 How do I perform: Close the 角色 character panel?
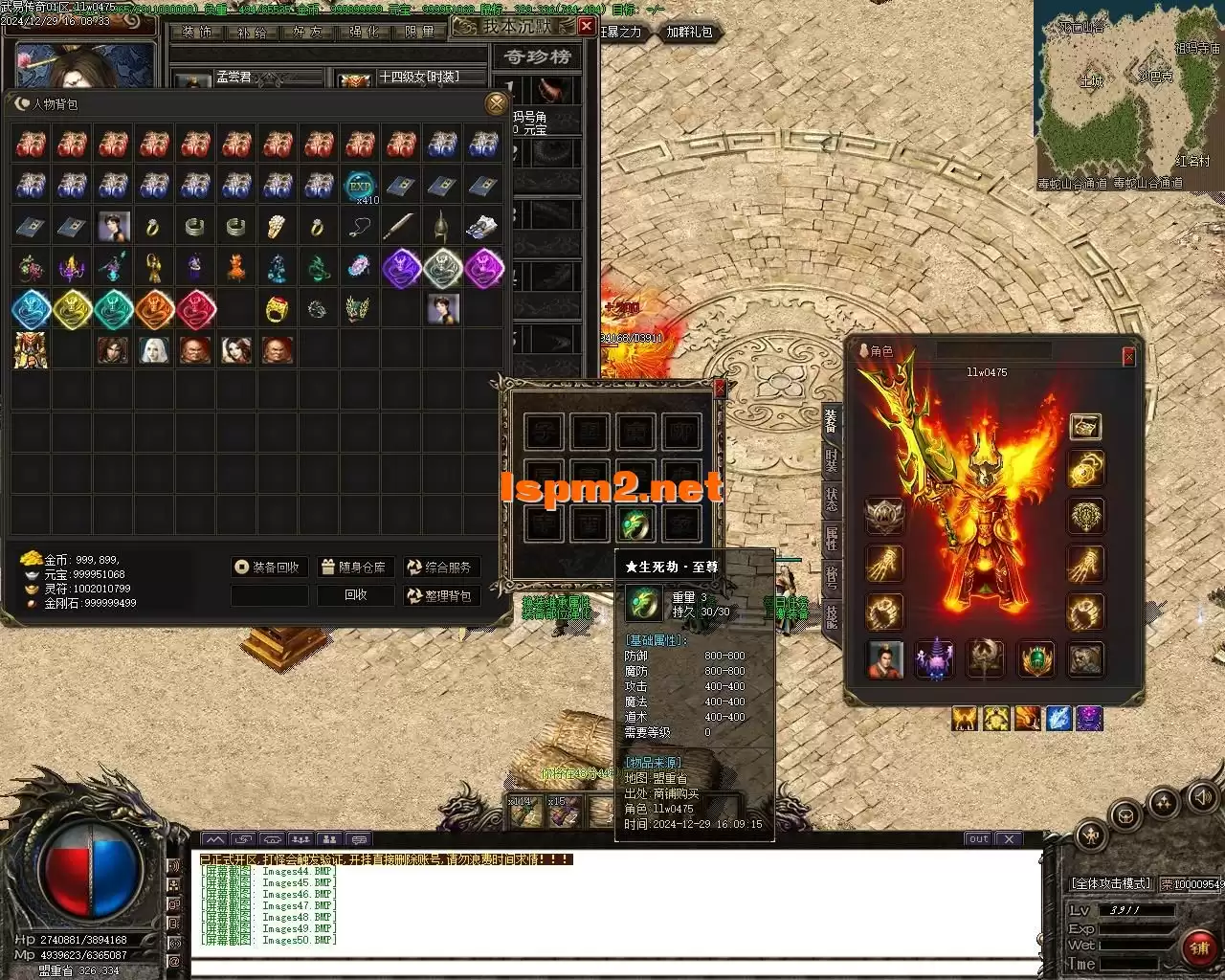tap(1128, 357)
